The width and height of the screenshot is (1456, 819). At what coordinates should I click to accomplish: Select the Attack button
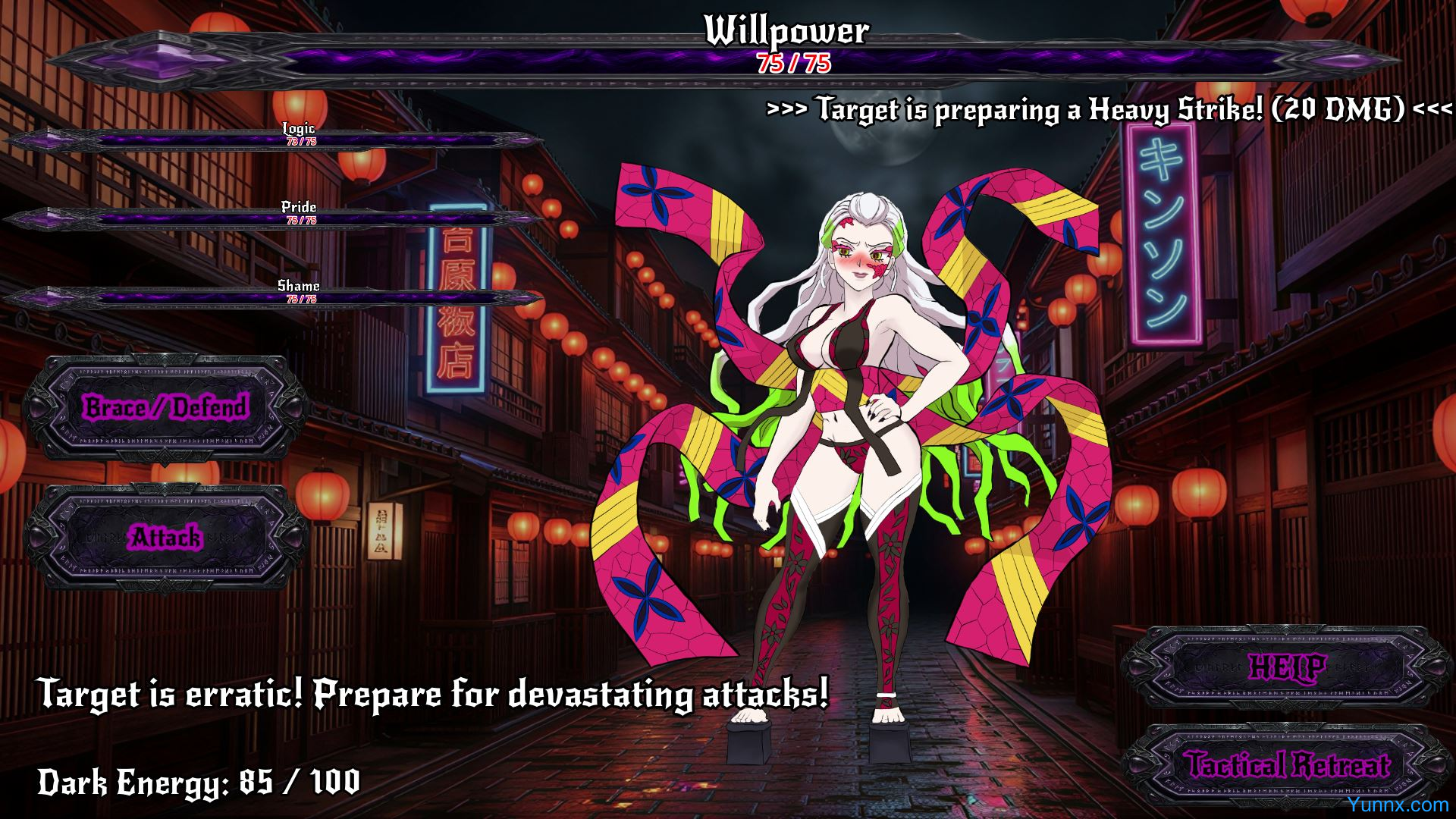click(166, 538)
